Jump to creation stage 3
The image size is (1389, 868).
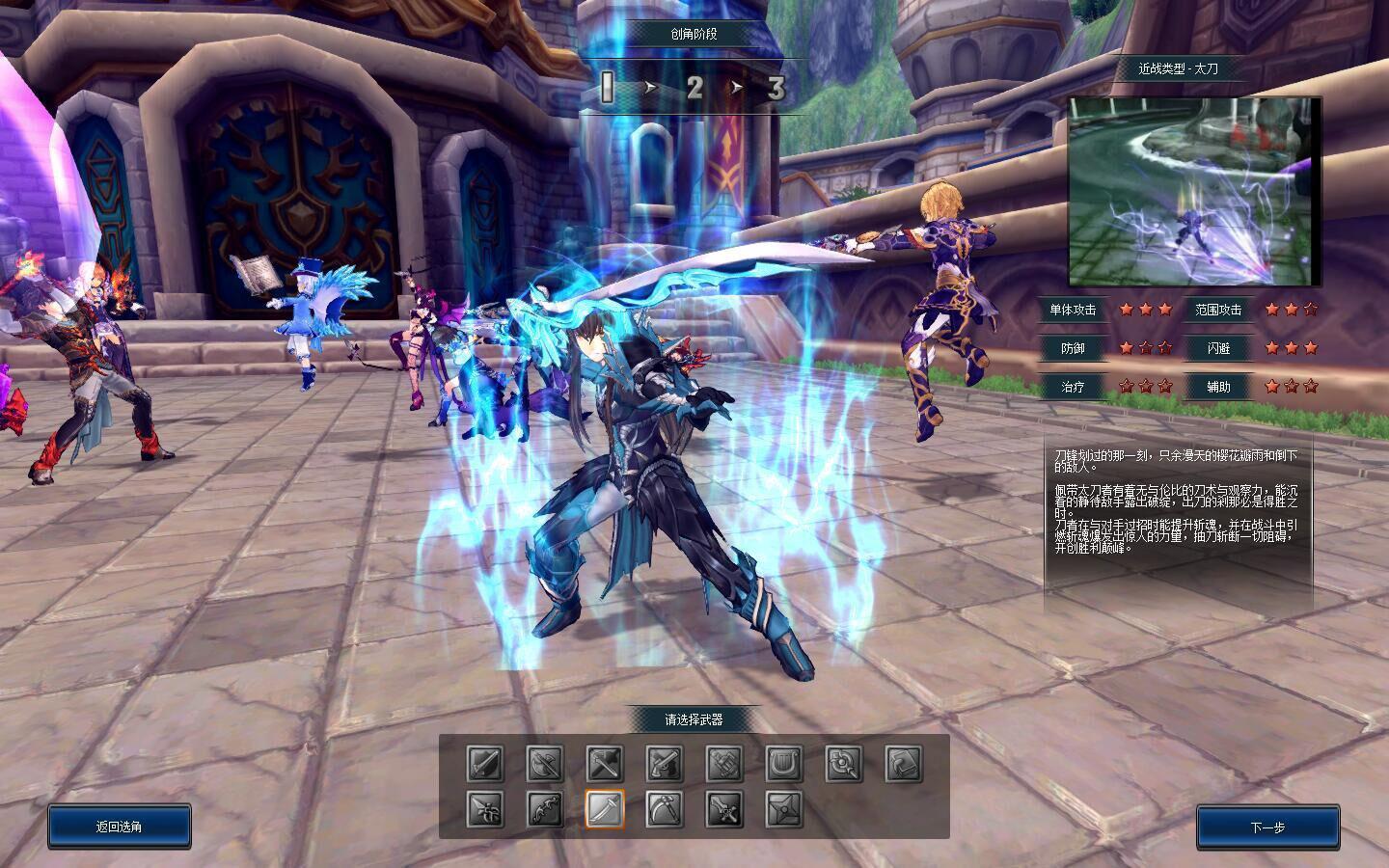click(x=776, y=89)
